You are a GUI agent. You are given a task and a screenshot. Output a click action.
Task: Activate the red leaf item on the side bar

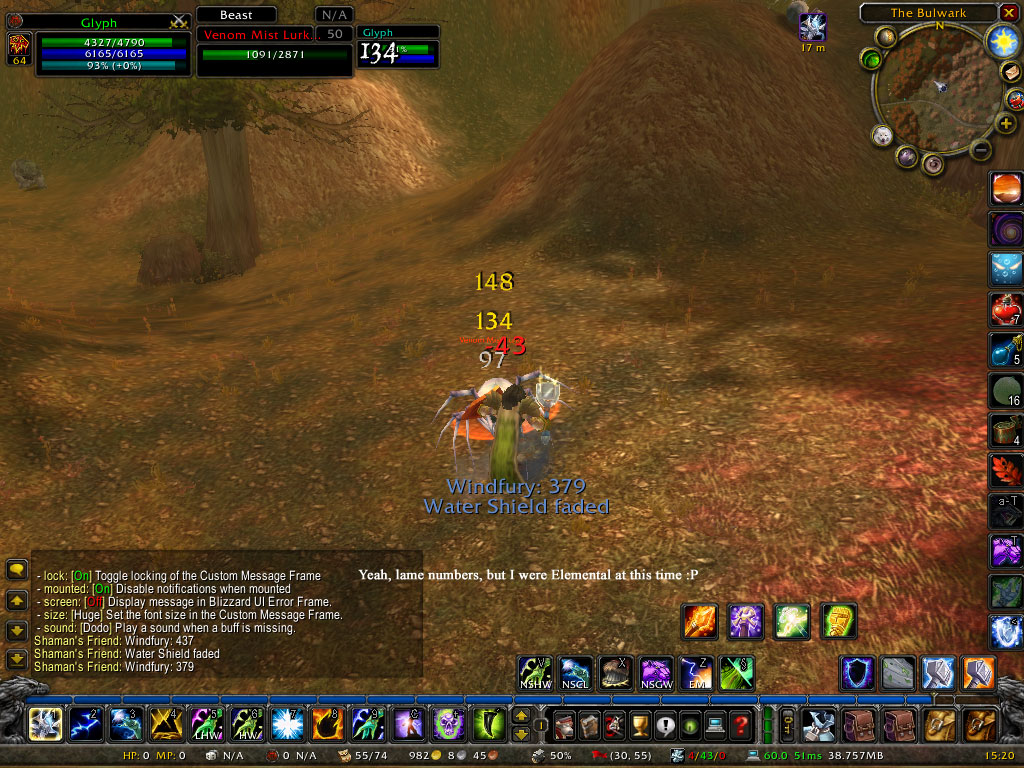pyautogui.click(x=1006, y=469)
